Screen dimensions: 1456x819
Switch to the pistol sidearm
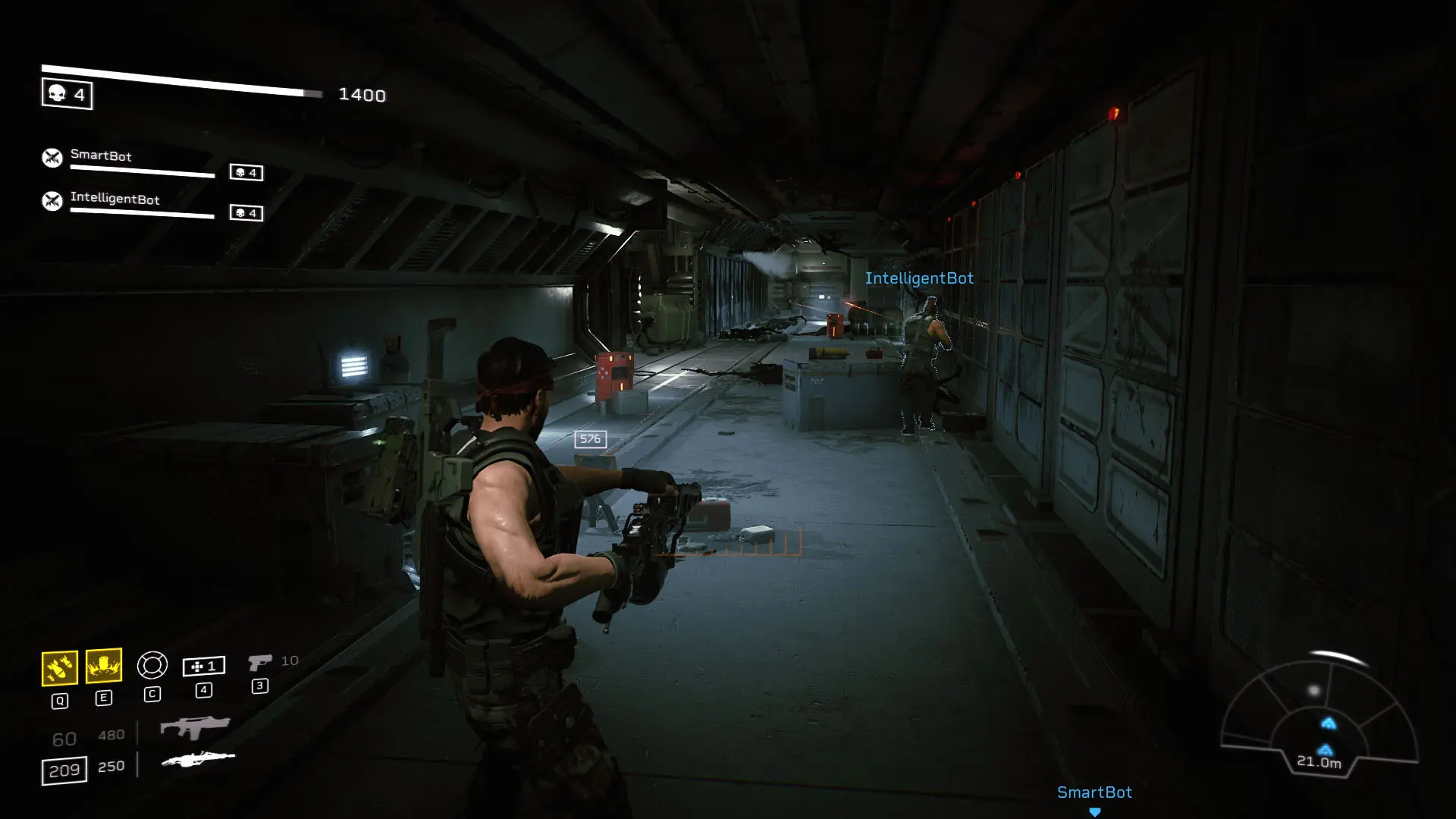click(x=259, y=663)
